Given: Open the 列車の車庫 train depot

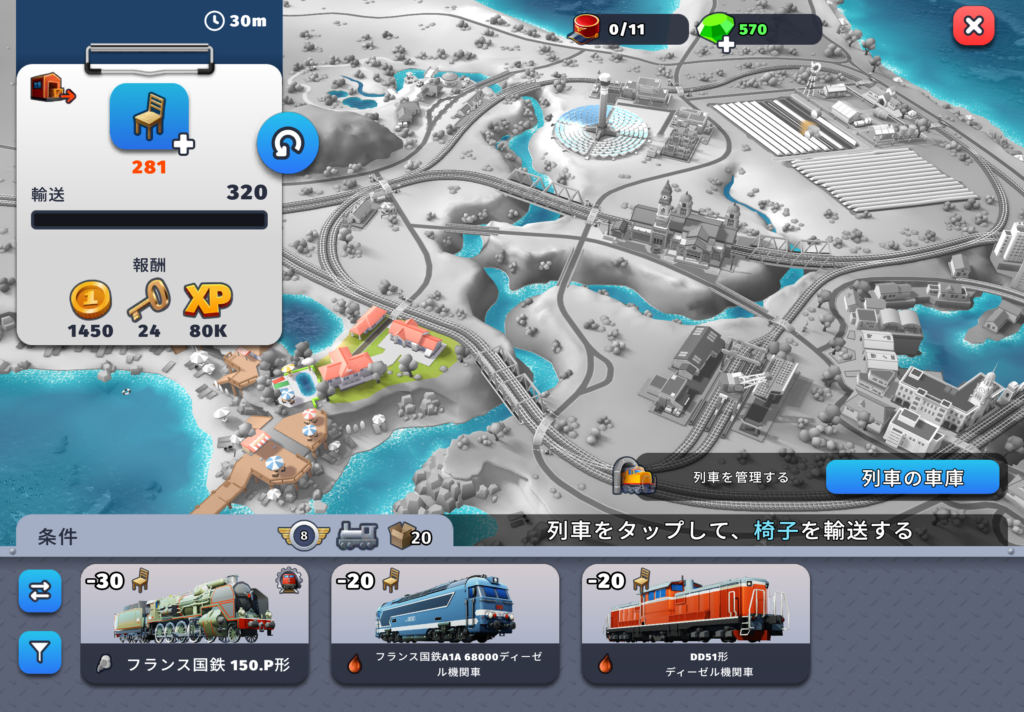Looking at the screenshot, I should [912, 478].
